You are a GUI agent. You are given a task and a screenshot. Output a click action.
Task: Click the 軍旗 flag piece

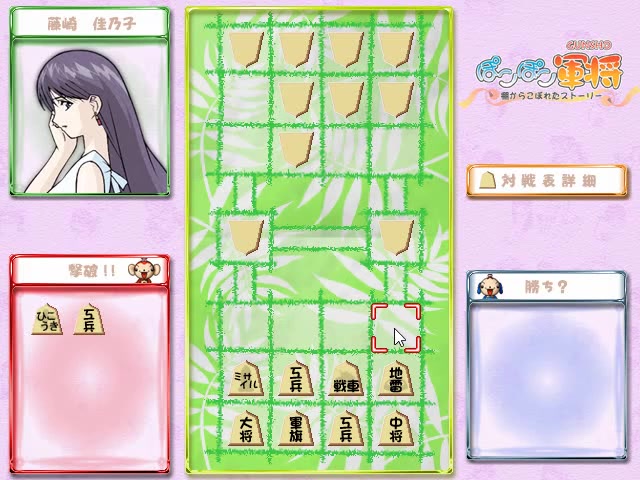pos(296,428)
